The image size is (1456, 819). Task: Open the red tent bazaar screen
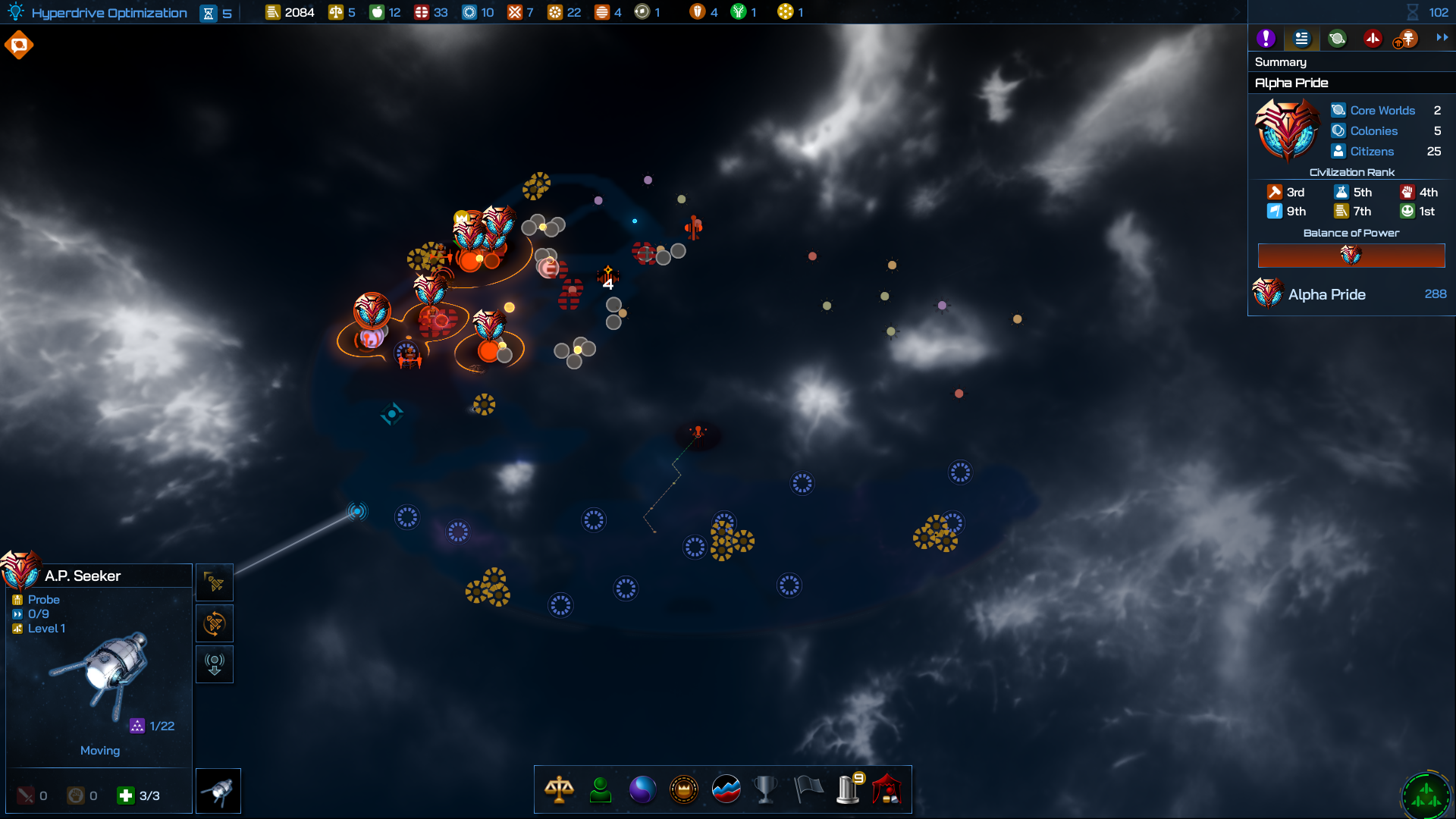[x=887, y=789]
